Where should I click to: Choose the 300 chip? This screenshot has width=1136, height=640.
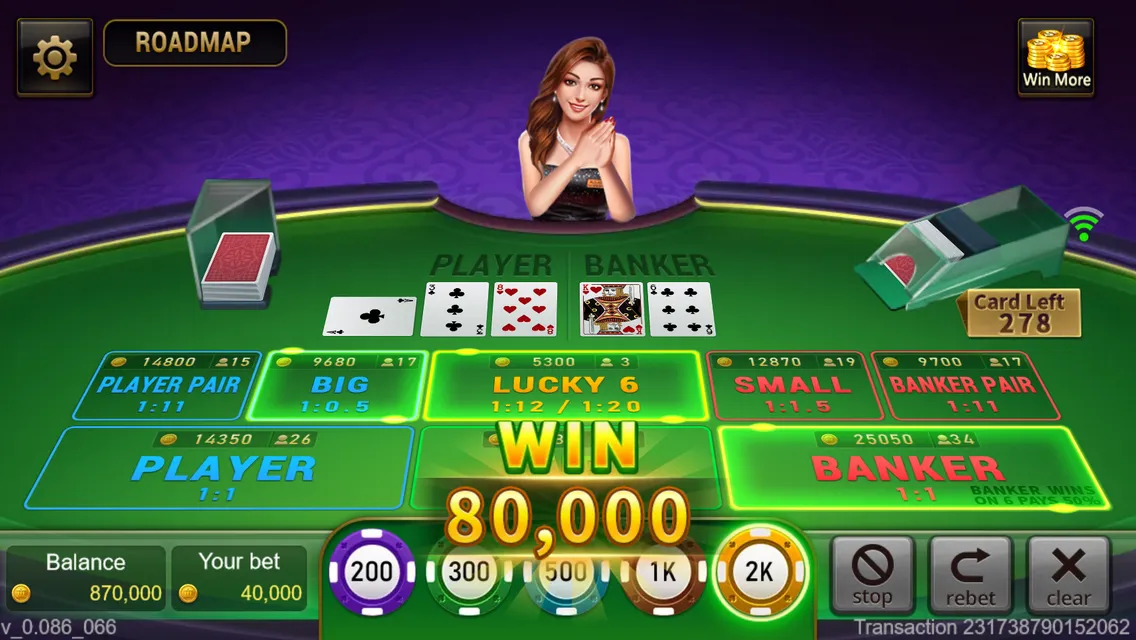pos(468,573)
